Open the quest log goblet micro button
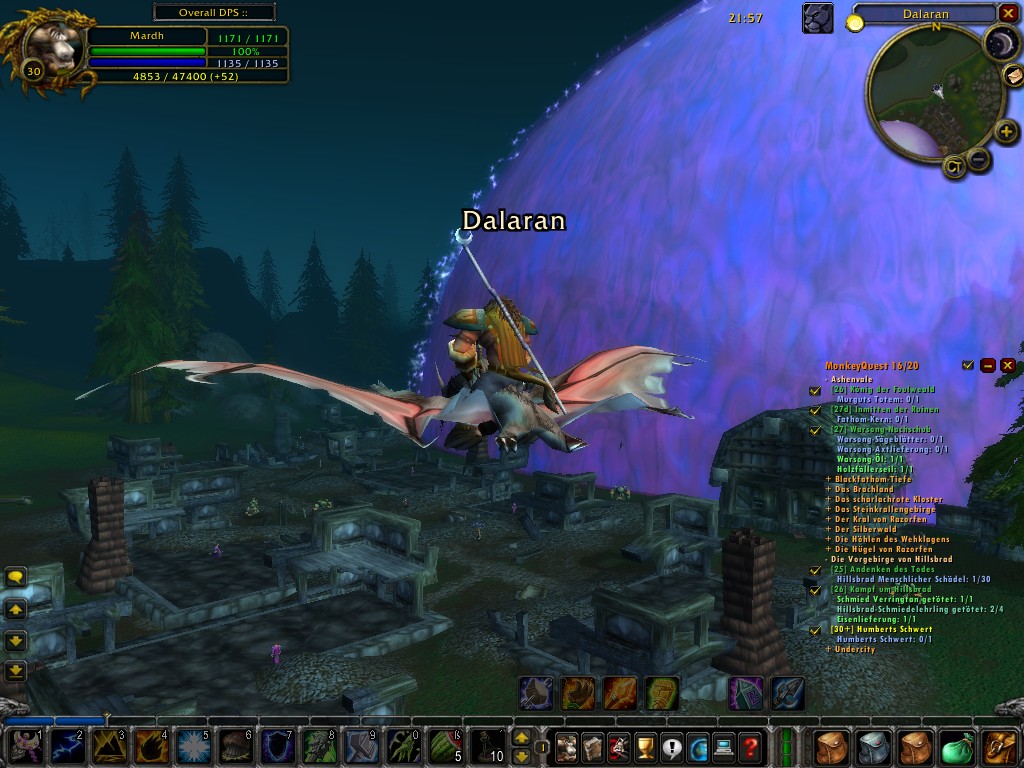 pyautogui.click(x=645, y=746)
